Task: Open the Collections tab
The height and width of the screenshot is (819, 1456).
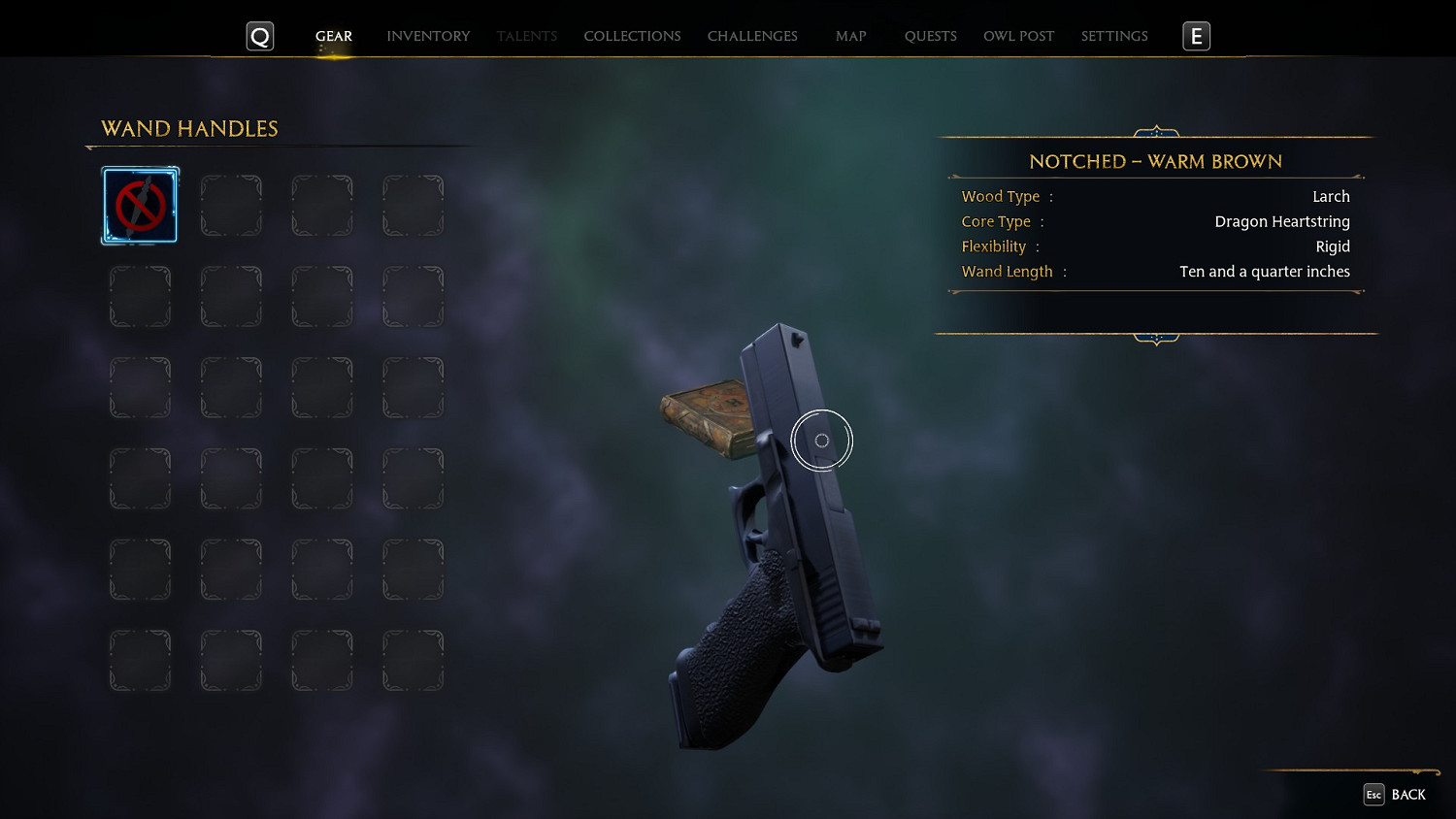Action: point(632,36)
